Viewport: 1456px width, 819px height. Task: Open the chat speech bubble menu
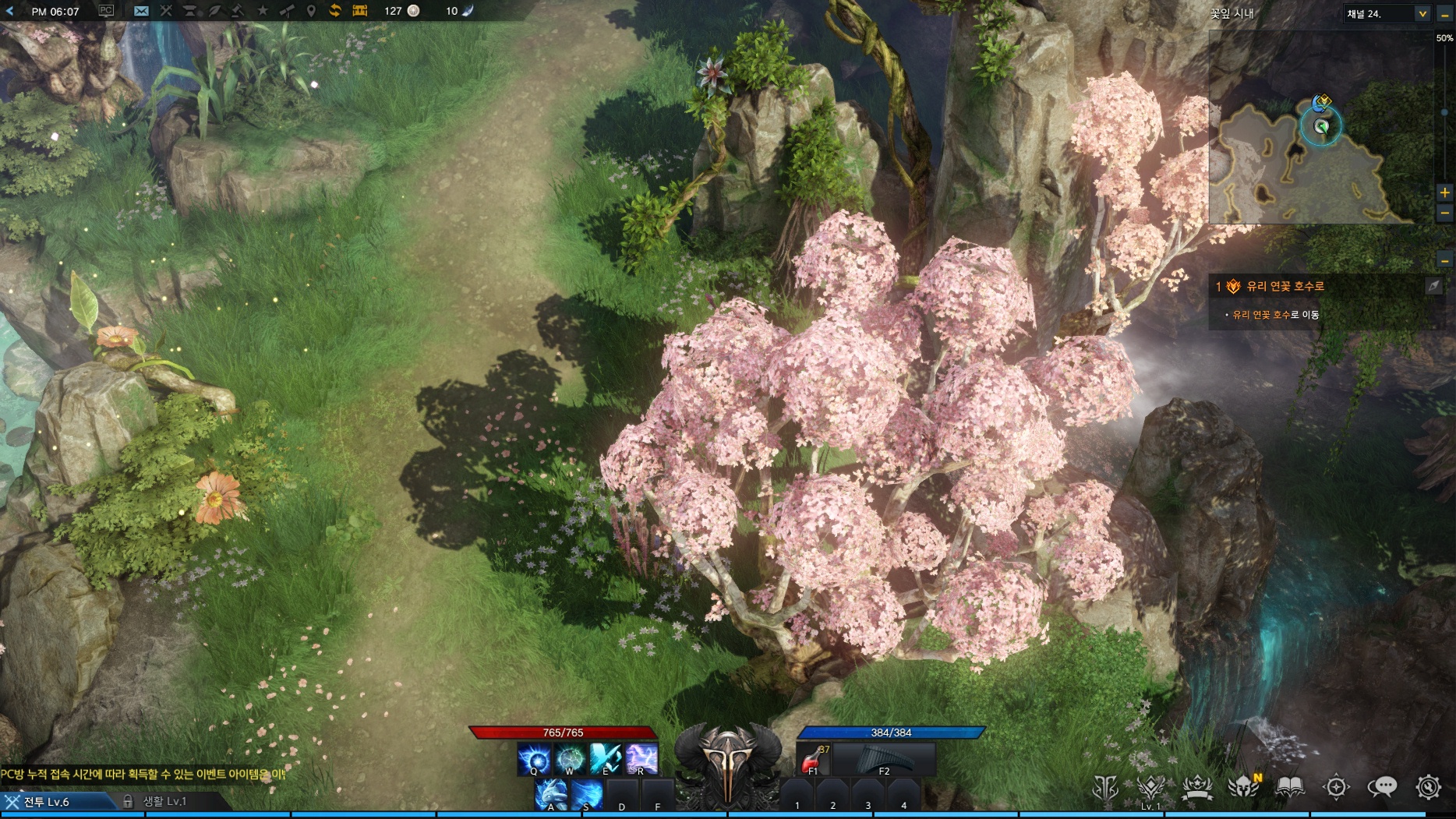tap(1382, 787)
